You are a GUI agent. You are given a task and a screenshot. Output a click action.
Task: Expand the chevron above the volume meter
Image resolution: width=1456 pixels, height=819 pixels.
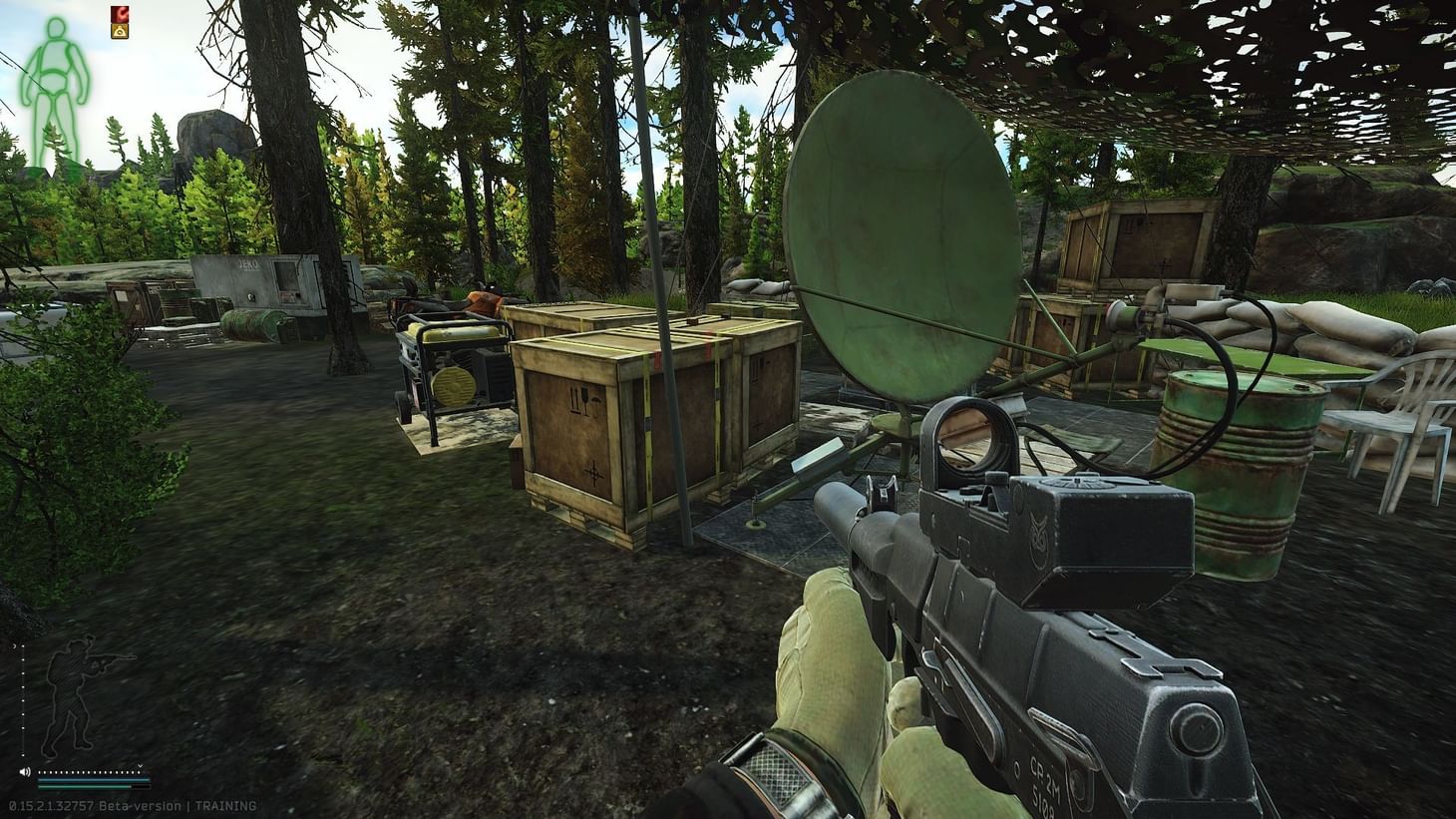pyautogui.click(x=140, y=766)
